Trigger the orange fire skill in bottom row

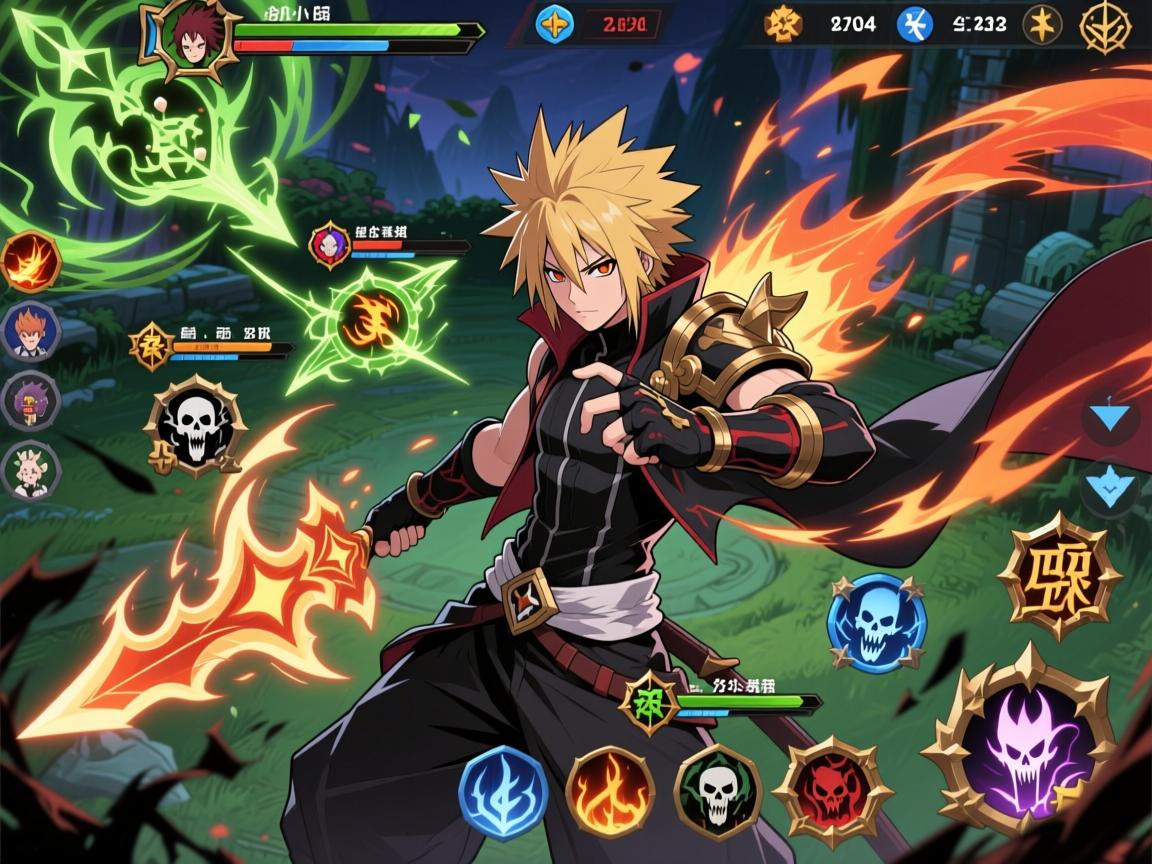pyautogui.click(x=610, y=792)
